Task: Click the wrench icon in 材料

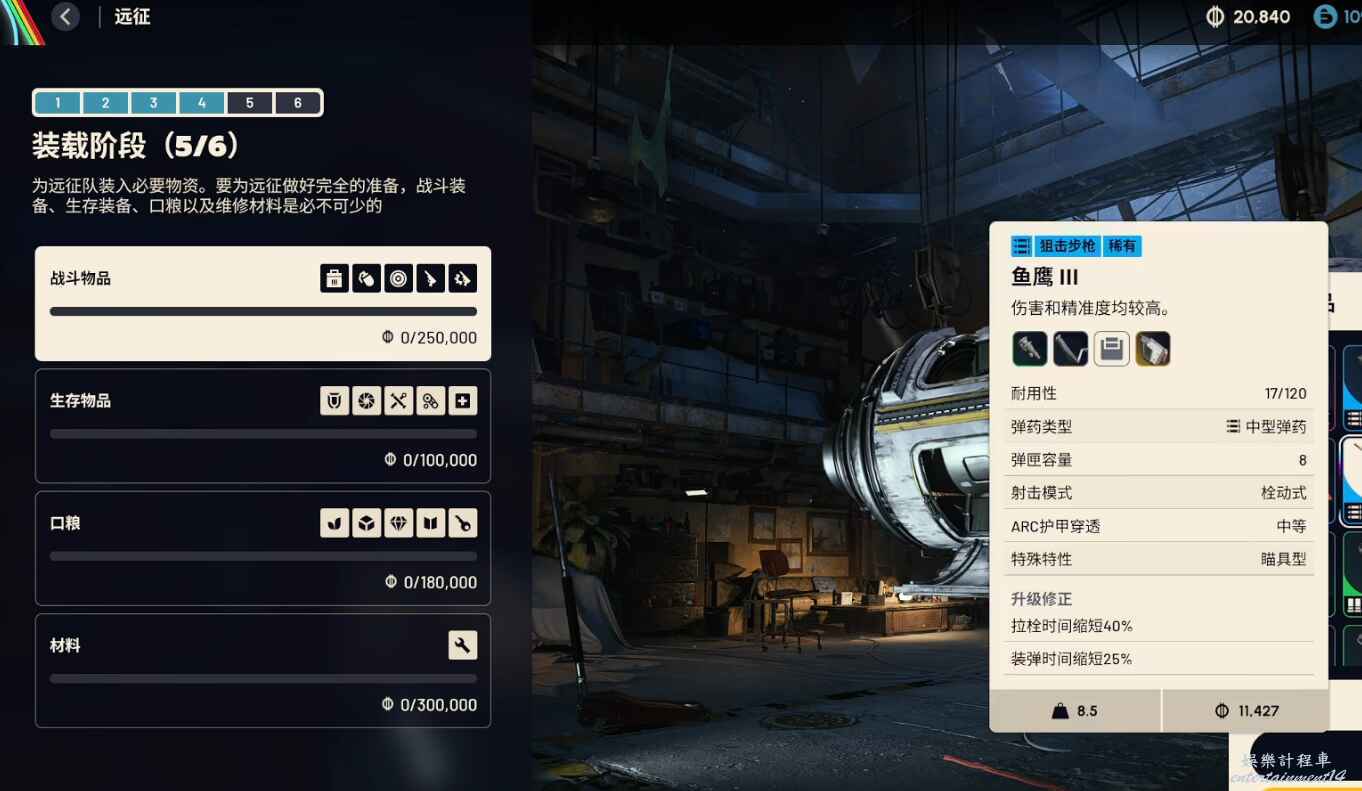Action: pyautogui.click(x=462, y=646)
